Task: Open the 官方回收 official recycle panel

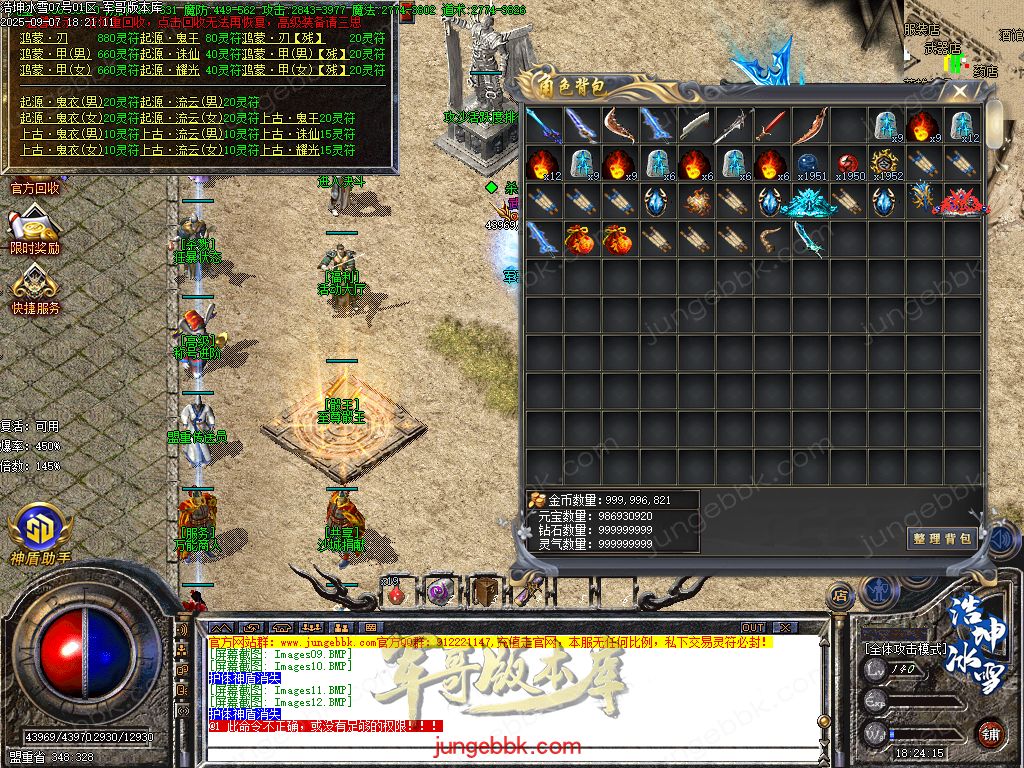Action: point(35,187)
